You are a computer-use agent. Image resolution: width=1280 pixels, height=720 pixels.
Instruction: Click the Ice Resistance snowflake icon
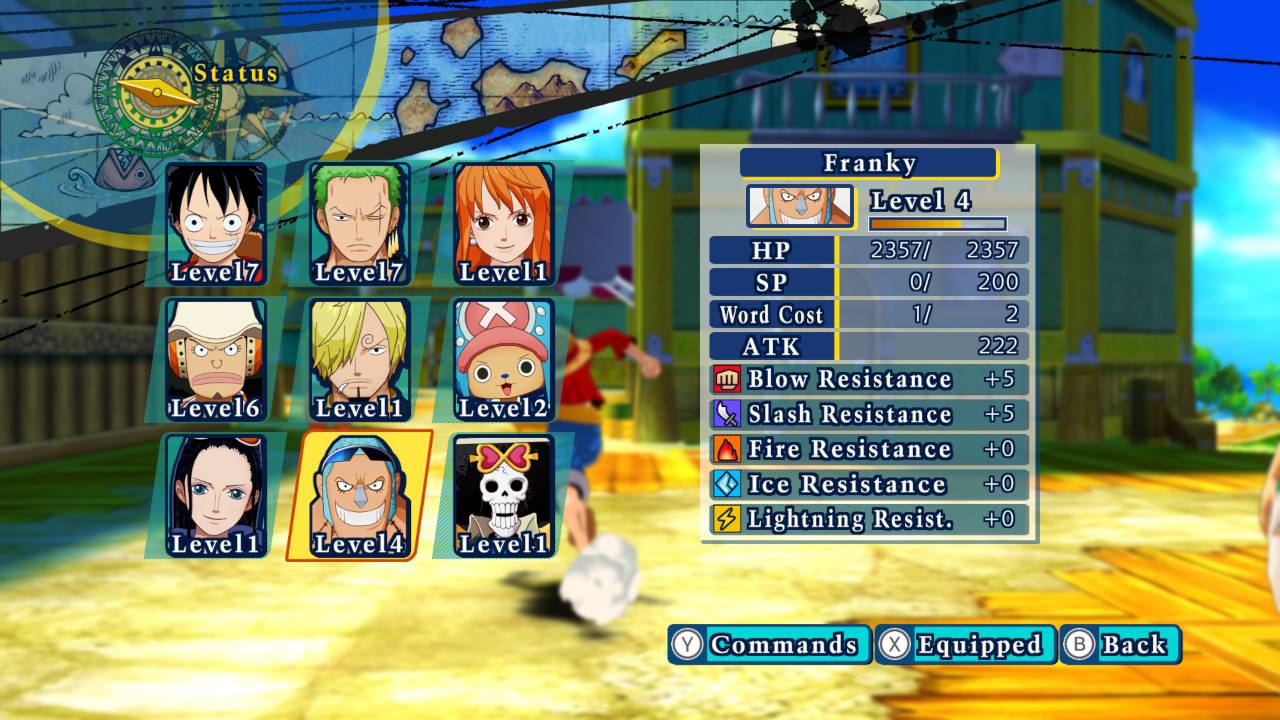[x=728, y=484]
